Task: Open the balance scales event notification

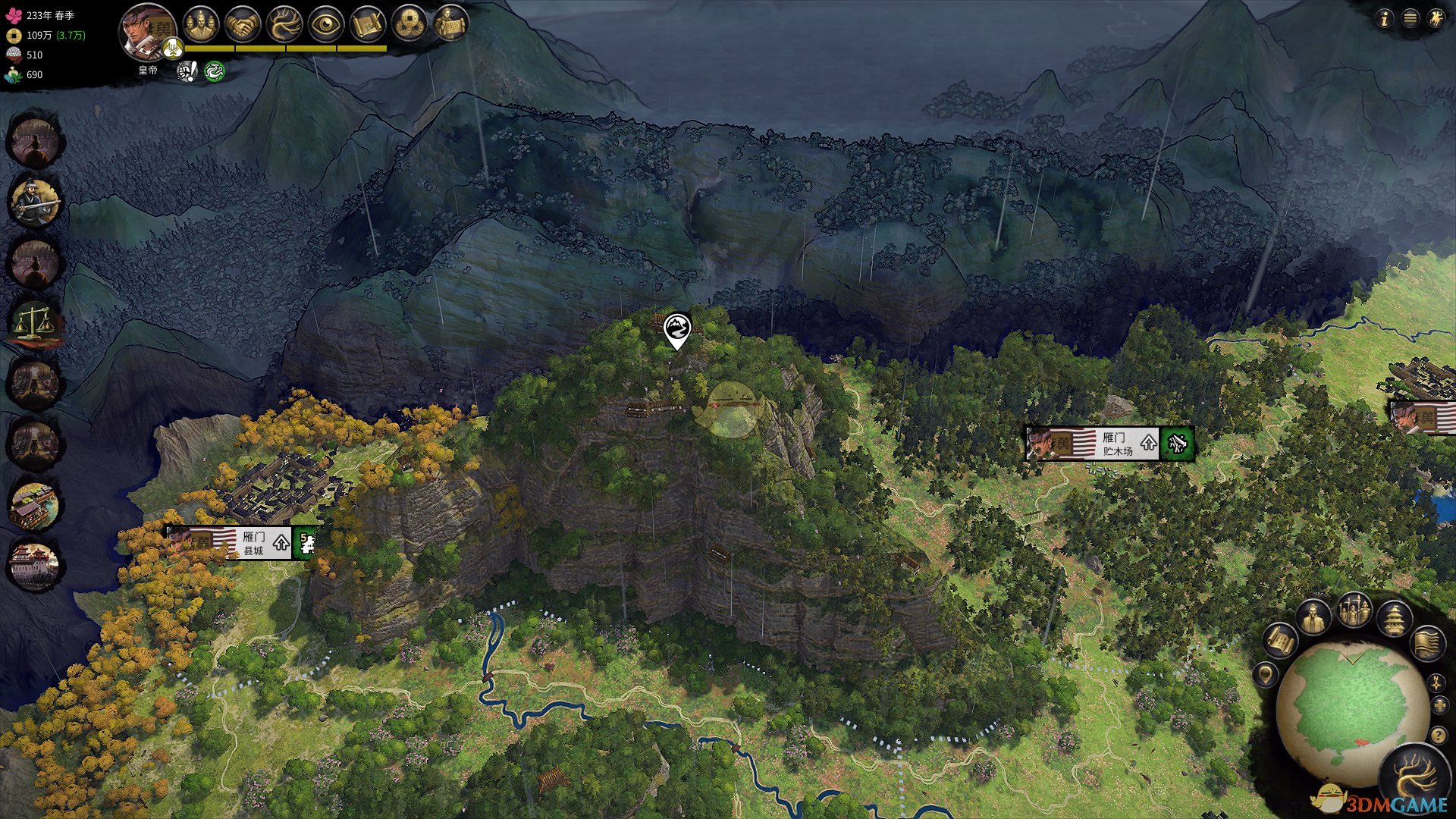Action: pyautogui.click(x=35, y=321)
